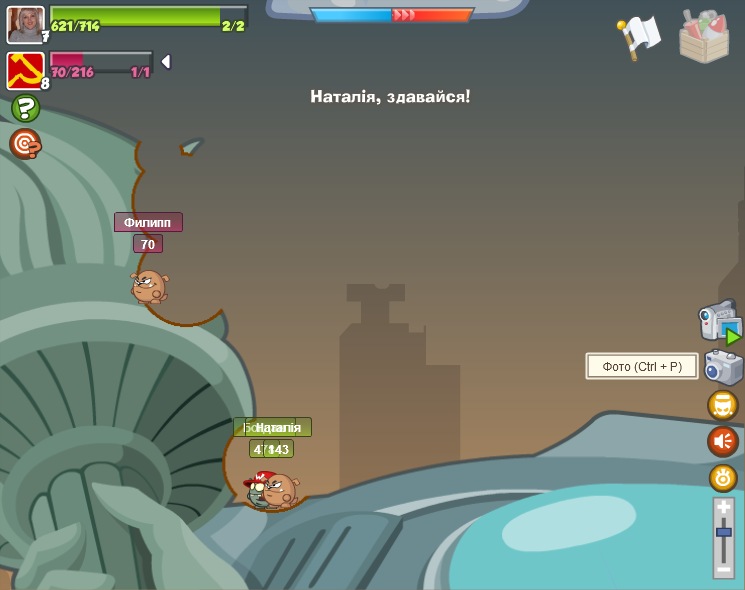This screenshot has height=590, width=745.
Task: Surrender using the white flag icon
Action: click(x=639, y=36)
